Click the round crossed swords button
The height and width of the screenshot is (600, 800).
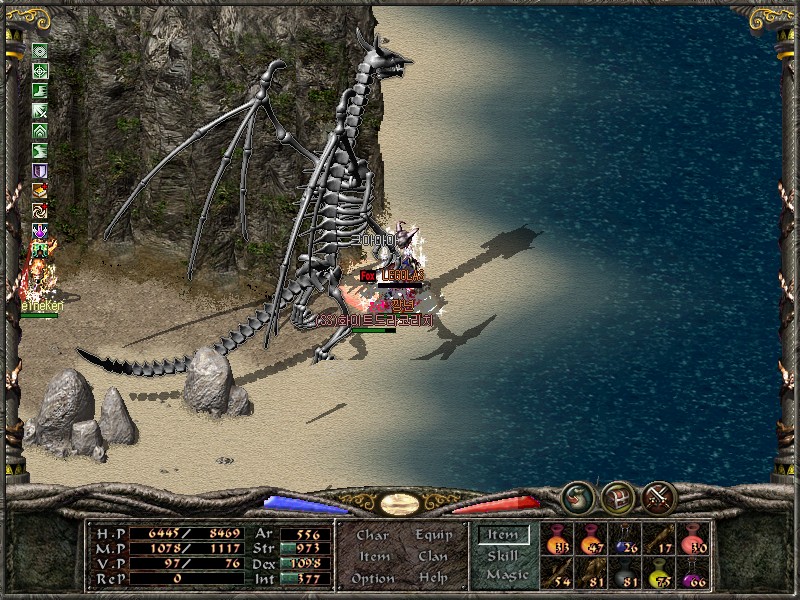point(658,498)
